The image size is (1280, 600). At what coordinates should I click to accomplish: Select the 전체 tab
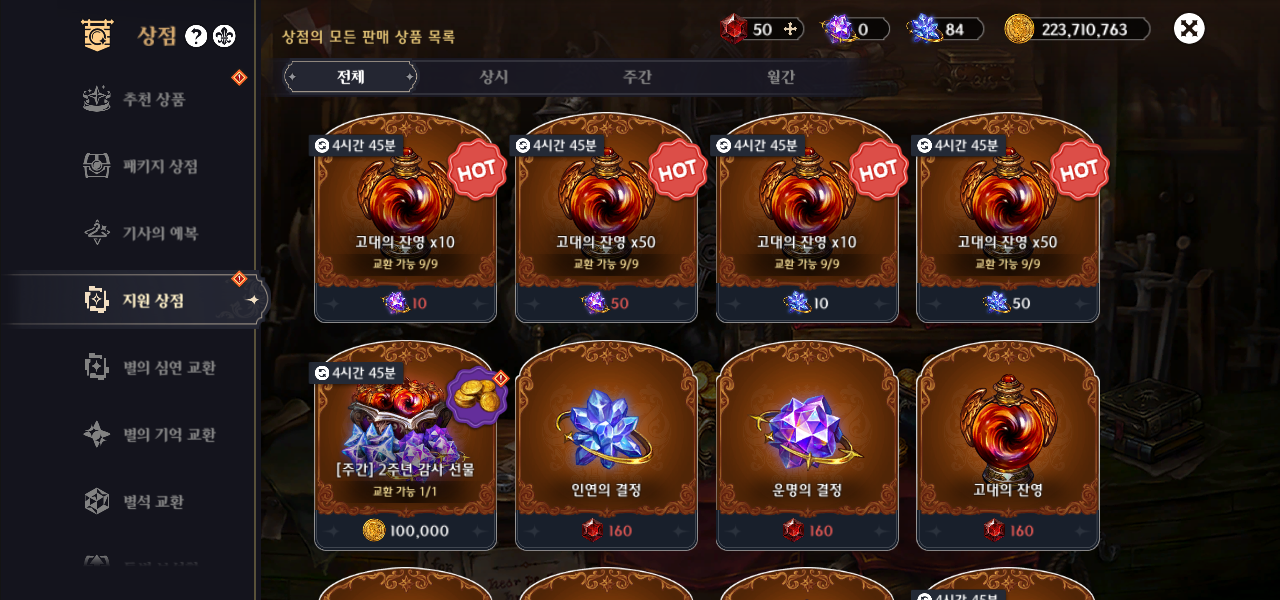coord(350,77)
